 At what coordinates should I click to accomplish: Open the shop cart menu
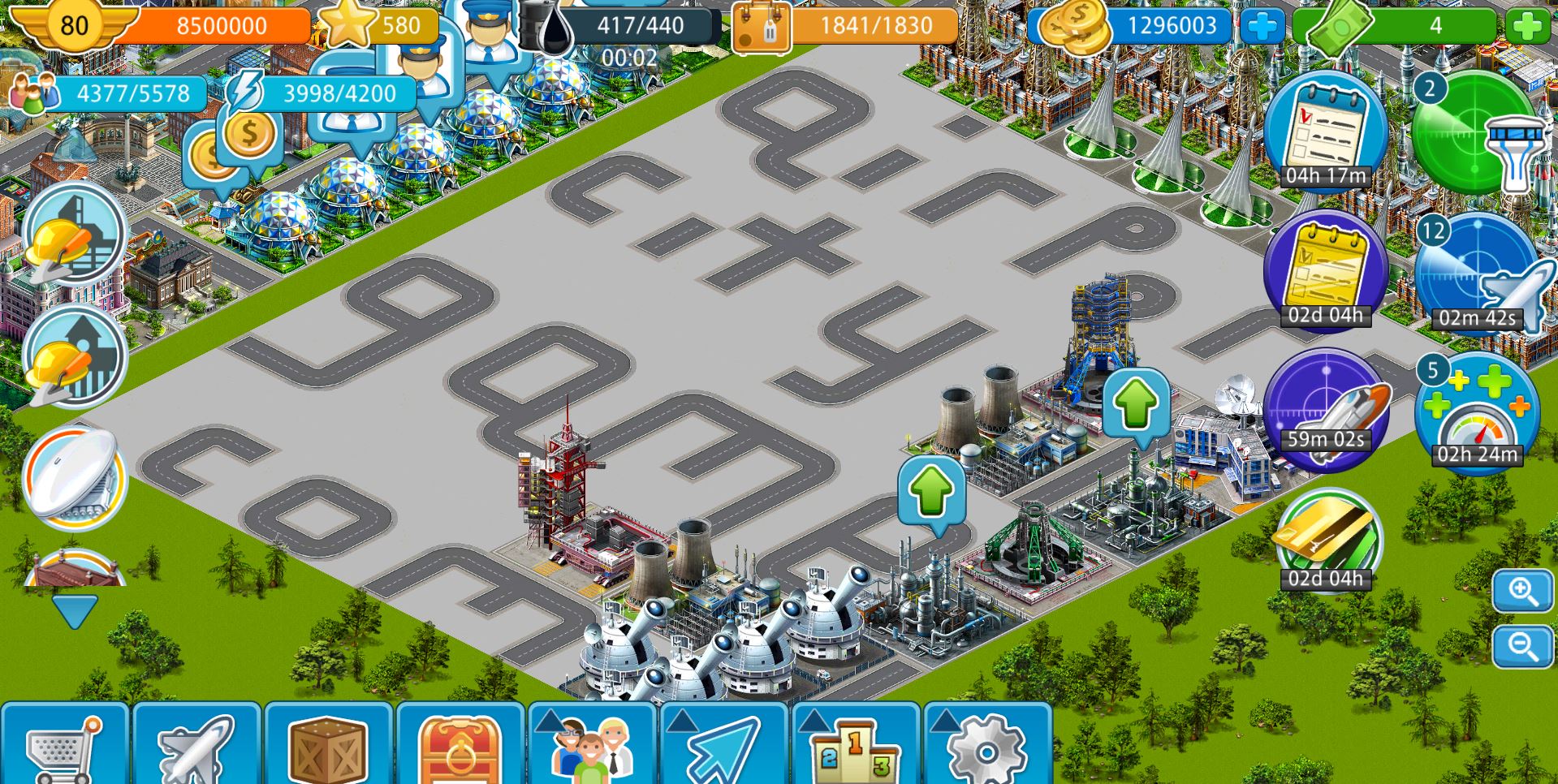tap(65, 745)
